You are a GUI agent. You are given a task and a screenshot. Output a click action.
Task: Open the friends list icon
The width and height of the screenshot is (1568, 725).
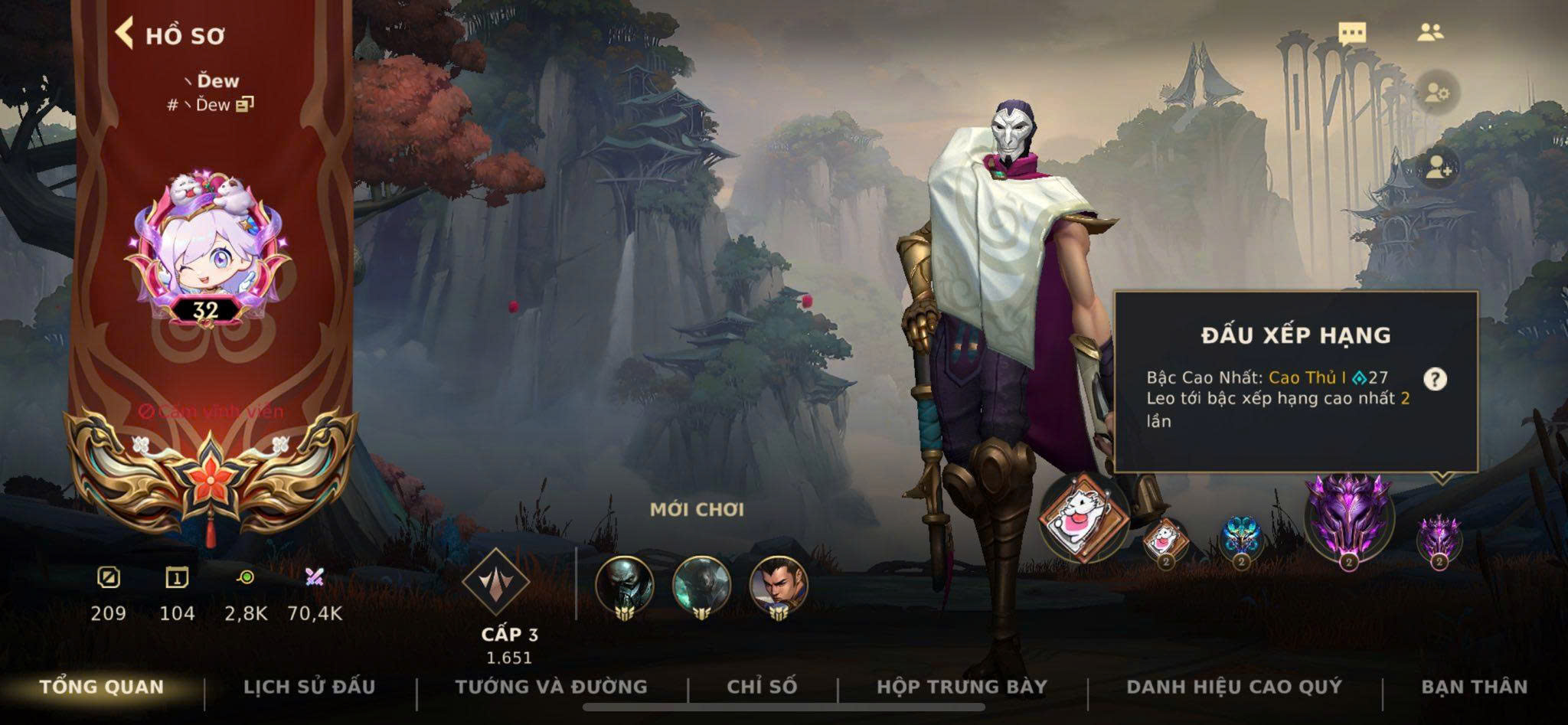click(x=1429, y=33)
